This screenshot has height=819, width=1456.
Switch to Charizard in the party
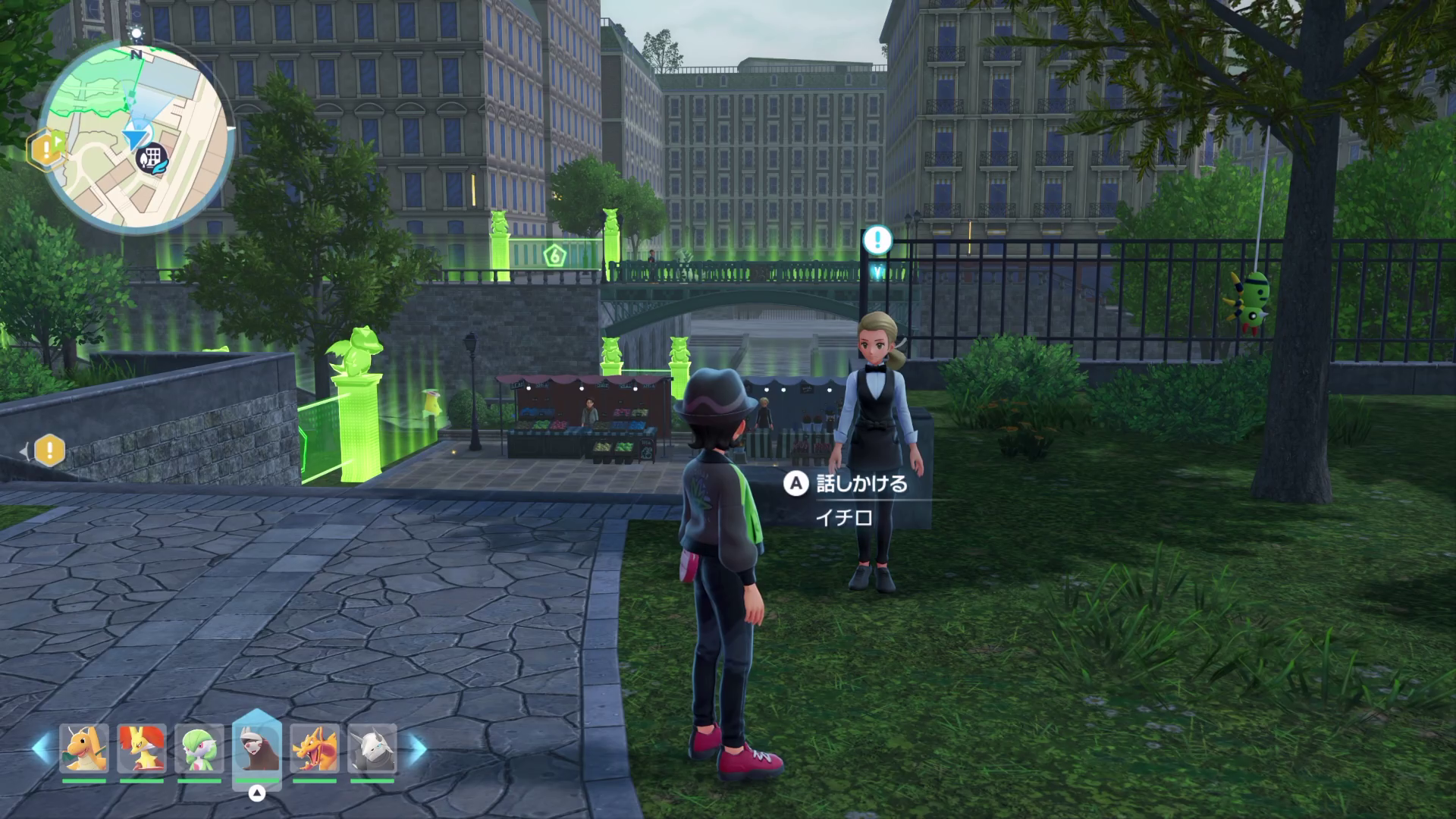(x=314, y=748)
